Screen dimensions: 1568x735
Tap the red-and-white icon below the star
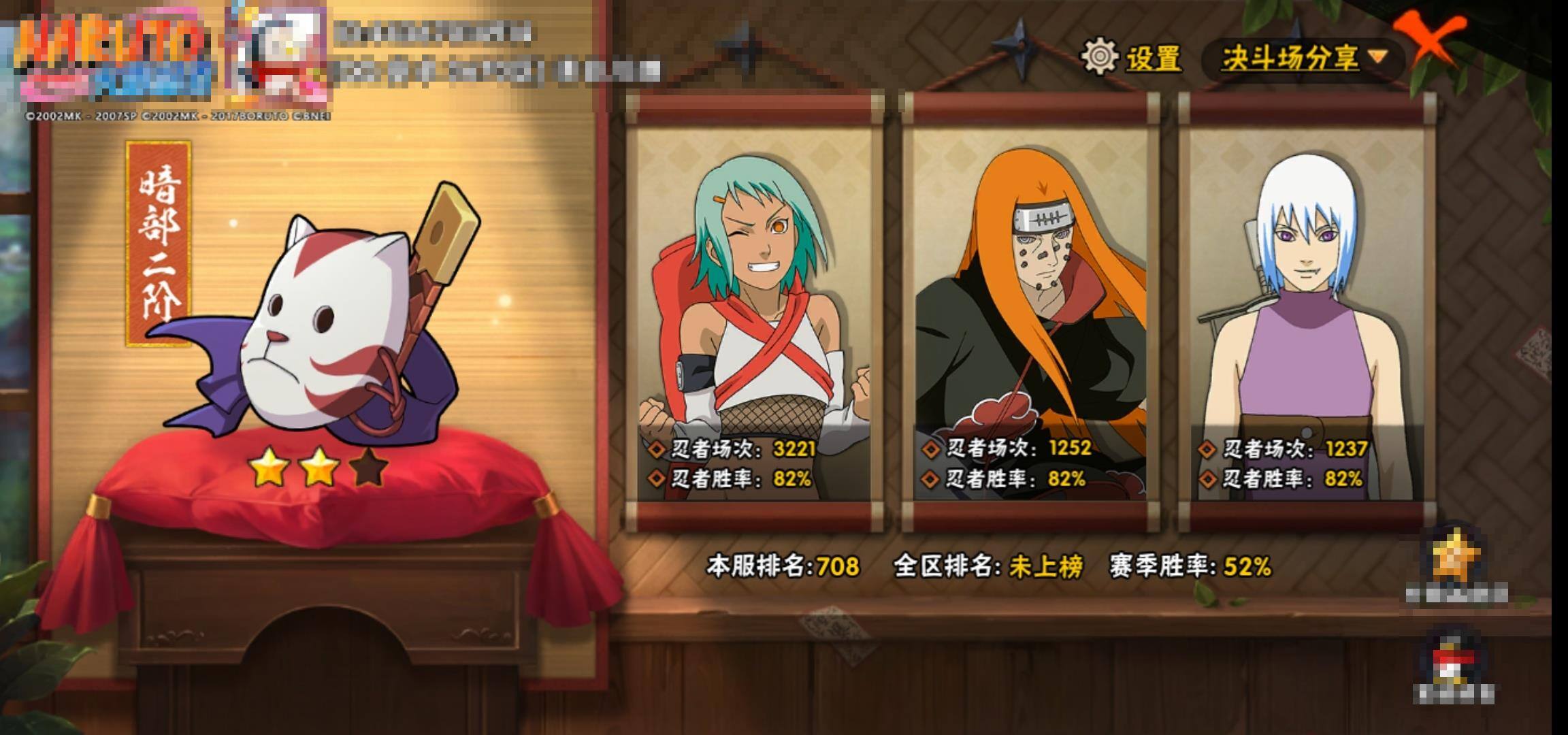1455,660
